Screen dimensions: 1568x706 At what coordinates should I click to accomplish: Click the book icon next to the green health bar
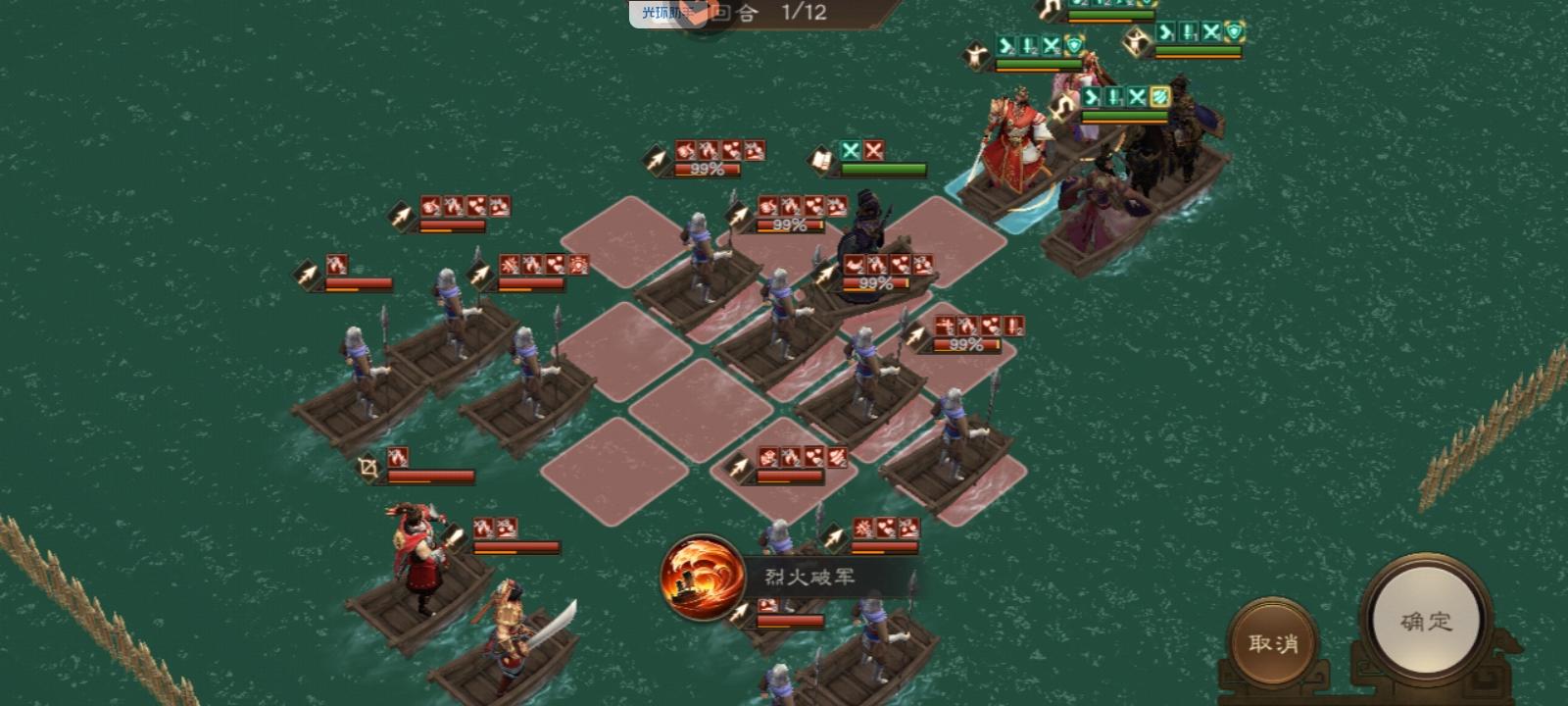[x=823, y=161]
